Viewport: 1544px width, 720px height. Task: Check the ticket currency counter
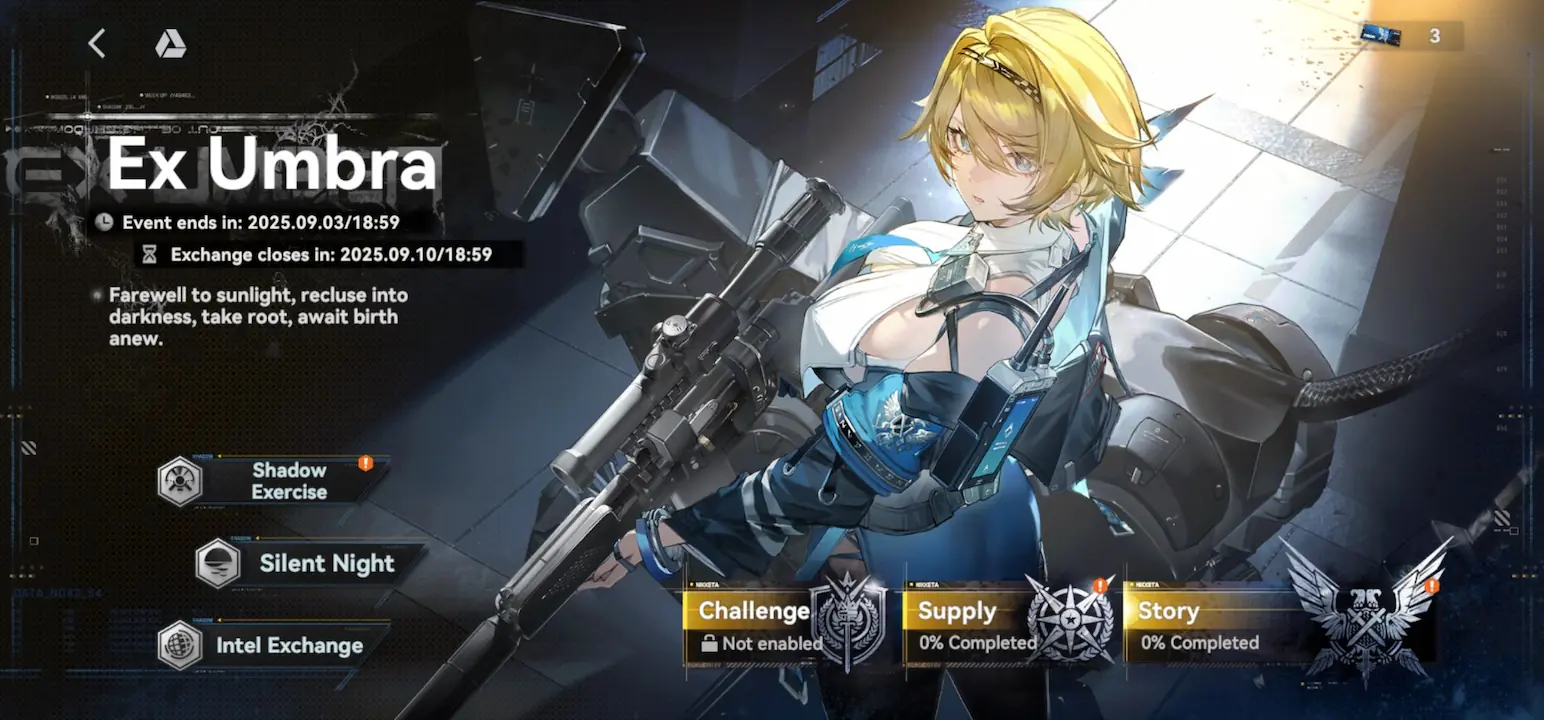tap(1412, 37)
